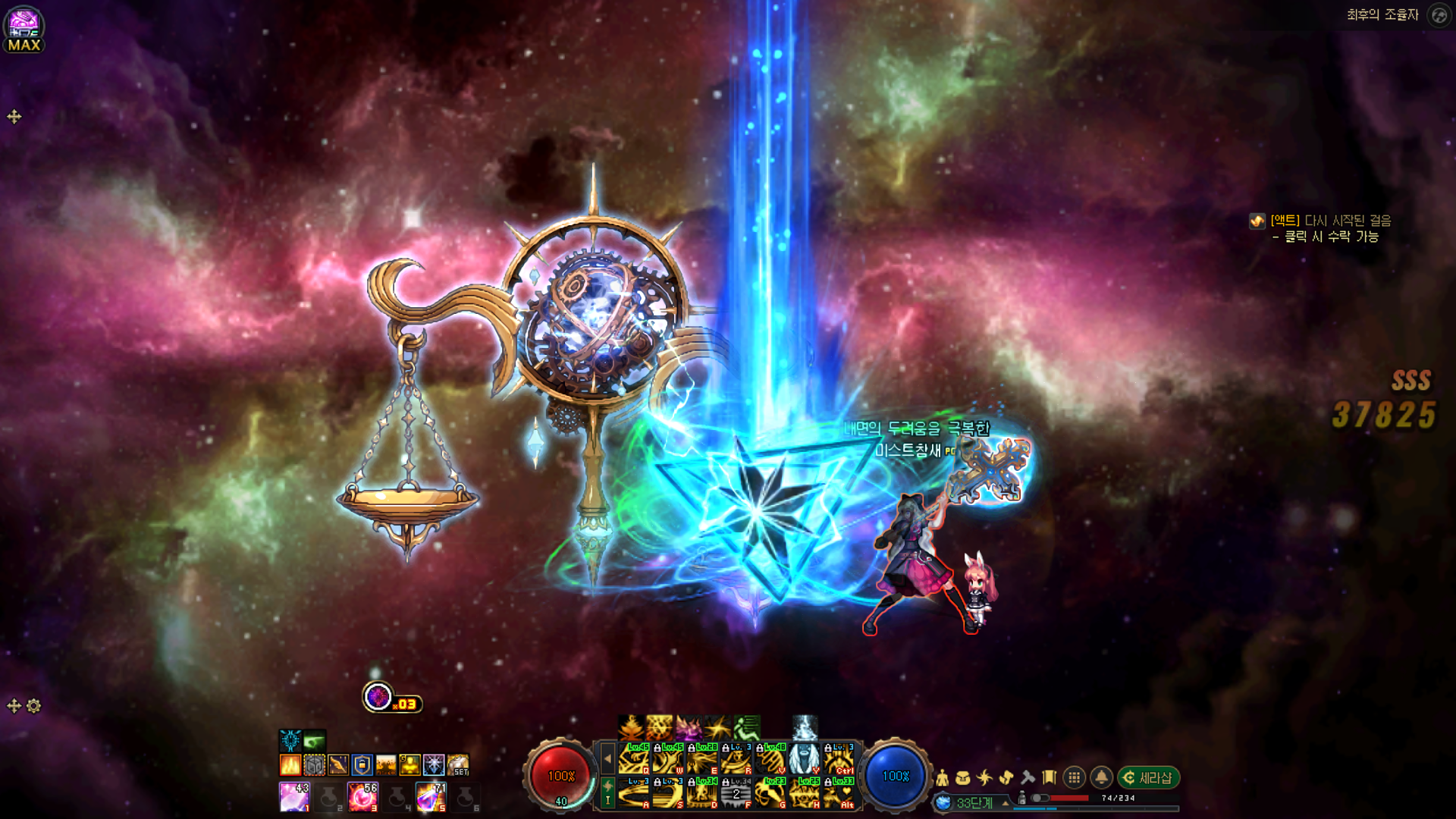This screenshot has height=819, width=1456.
Task: Click the skill bar left arrow toggle
Action: (x=607, y=758)
